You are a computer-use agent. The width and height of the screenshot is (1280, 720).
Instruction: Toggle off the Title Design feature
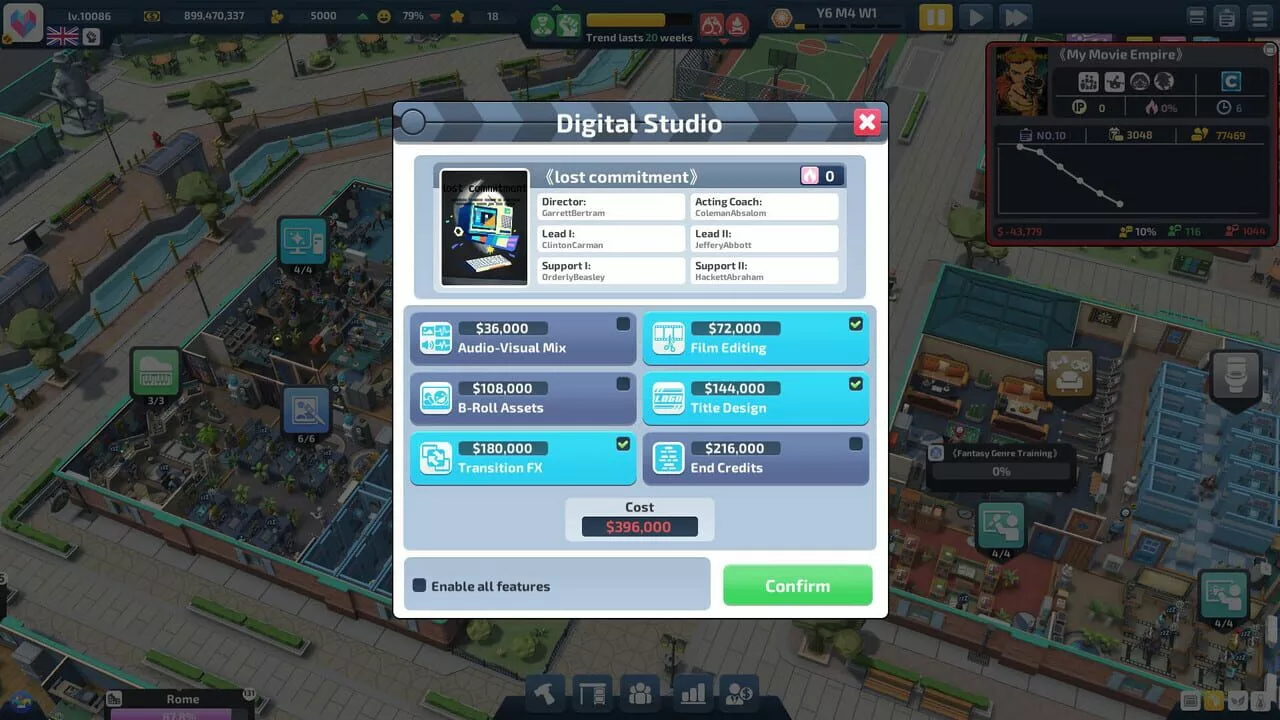click(755, 399)
